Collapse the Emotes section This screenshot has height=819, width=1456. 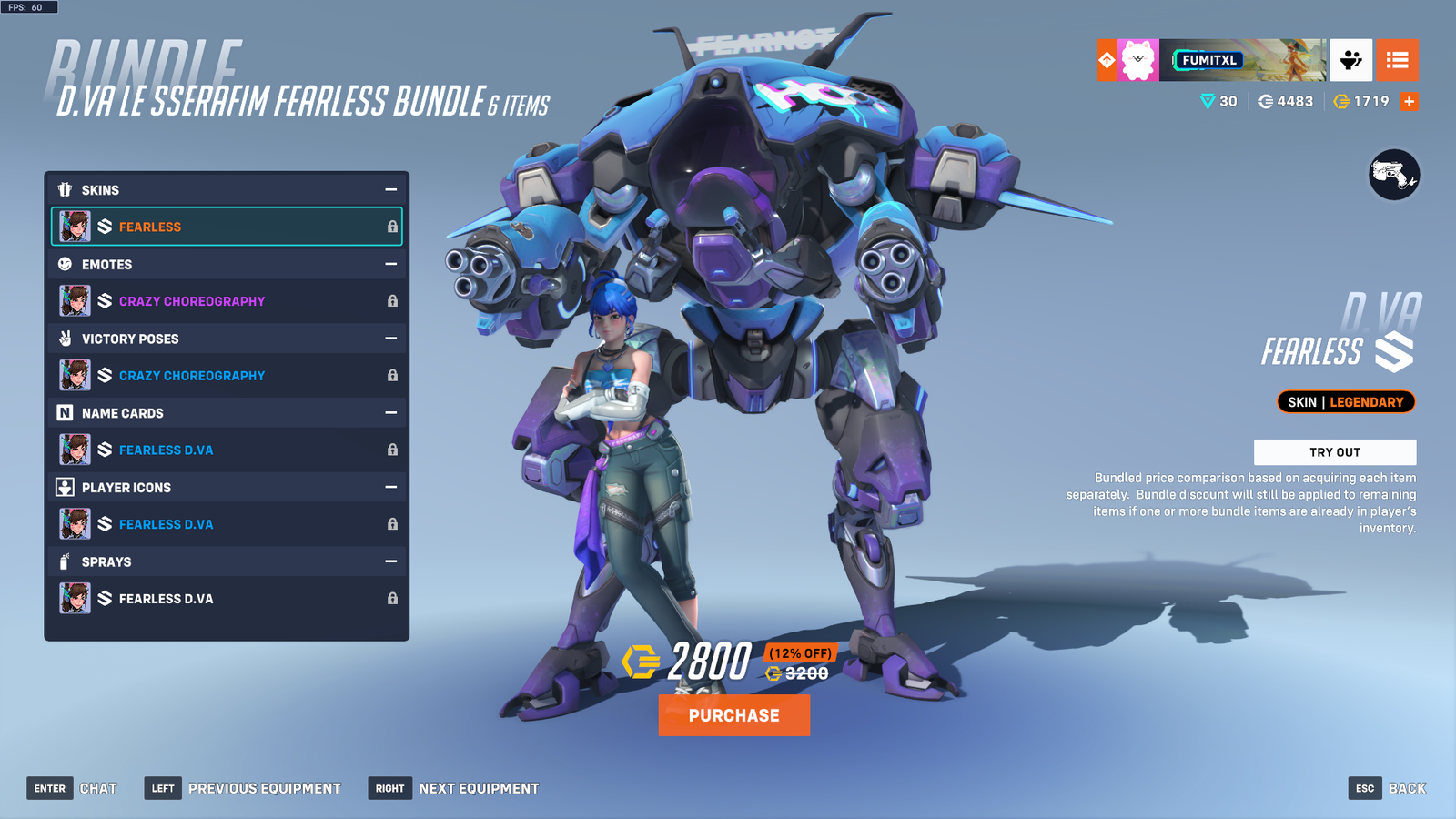(391, 264)
